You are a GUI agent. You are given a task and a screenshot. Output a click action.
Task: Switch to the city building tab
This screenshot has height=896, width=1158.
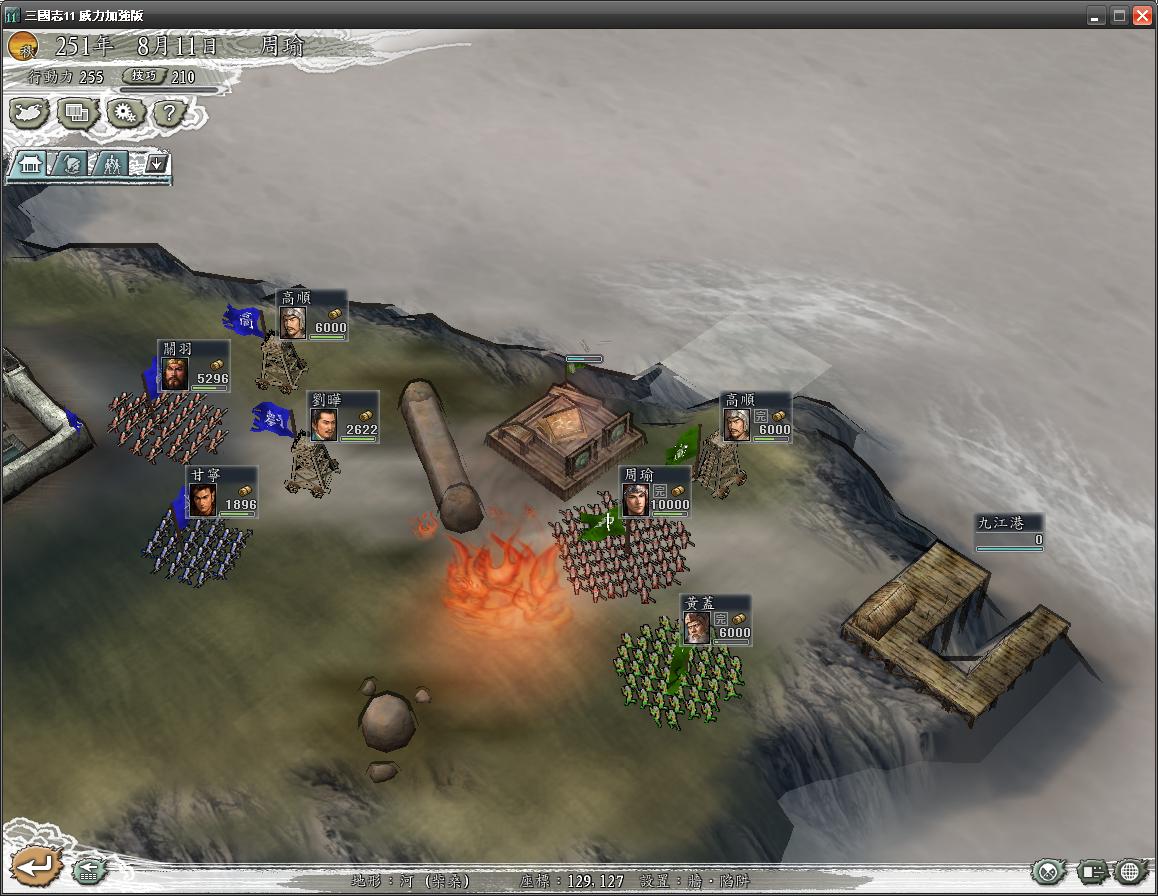(30, 164)
